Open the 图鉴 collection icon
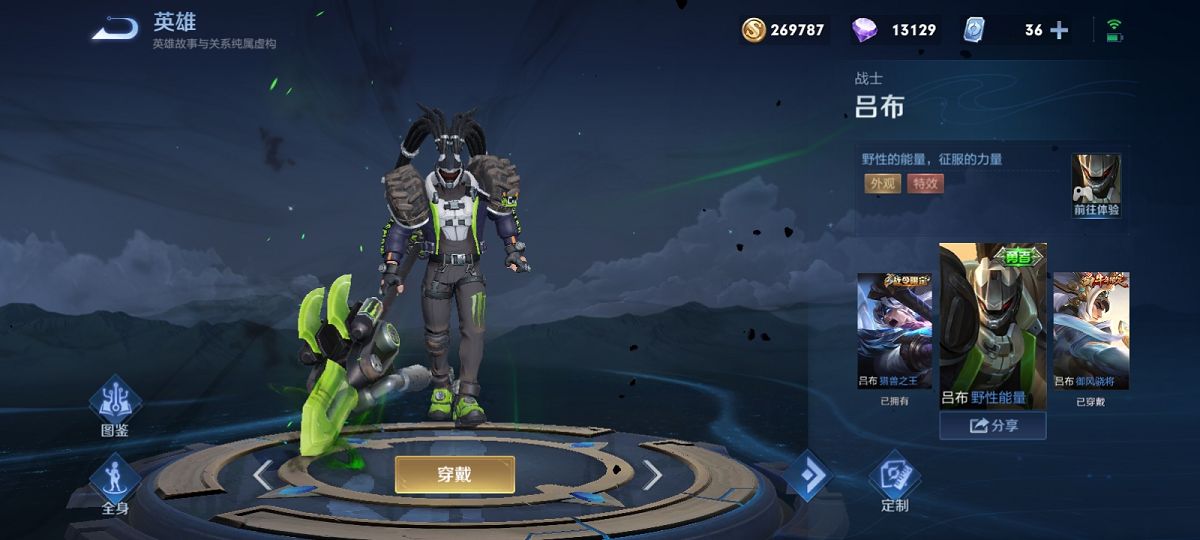 [x=115, y=405]
